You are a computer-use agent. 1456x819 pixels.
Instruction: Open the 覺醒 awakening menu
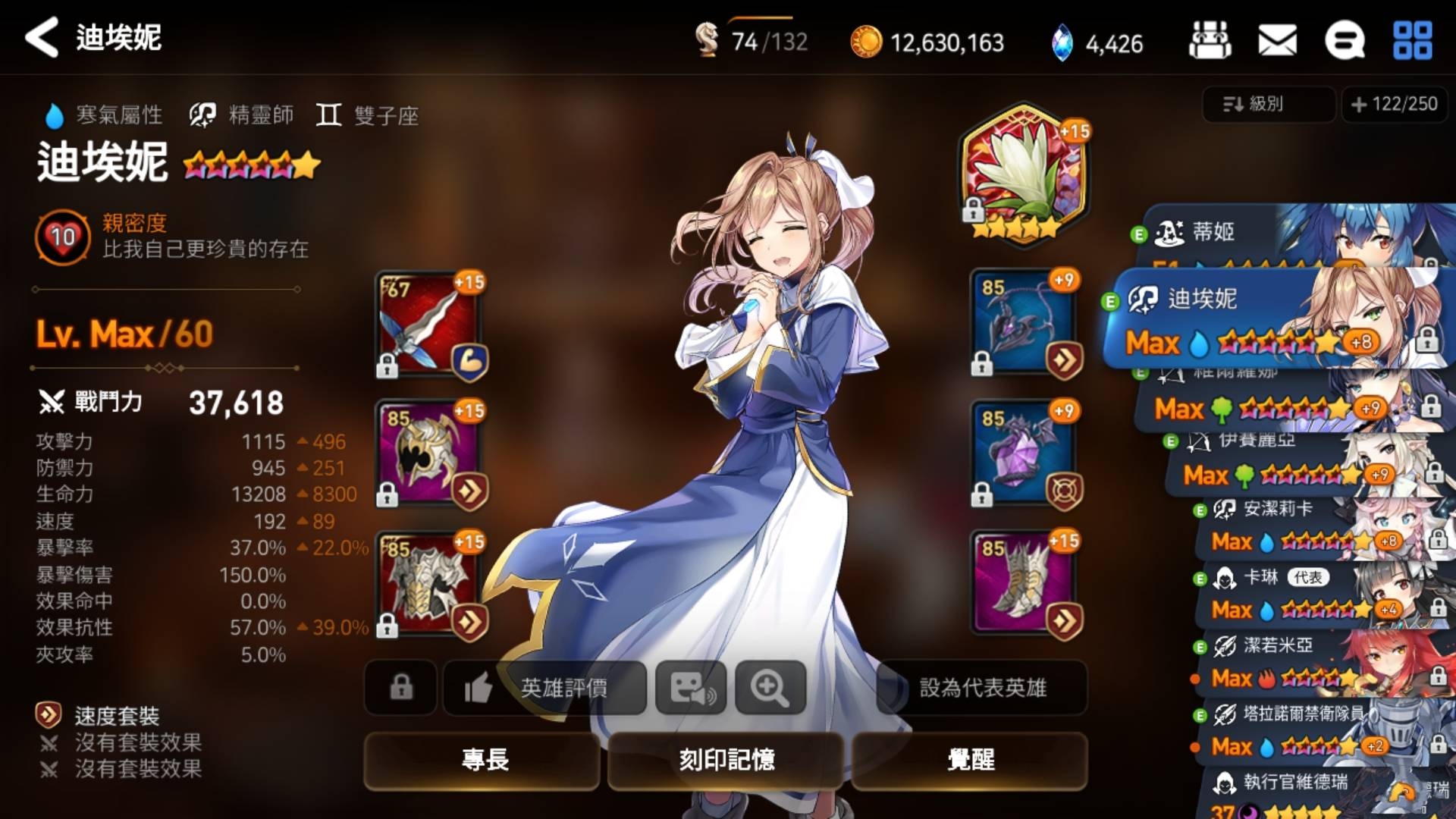click(970, 759)
